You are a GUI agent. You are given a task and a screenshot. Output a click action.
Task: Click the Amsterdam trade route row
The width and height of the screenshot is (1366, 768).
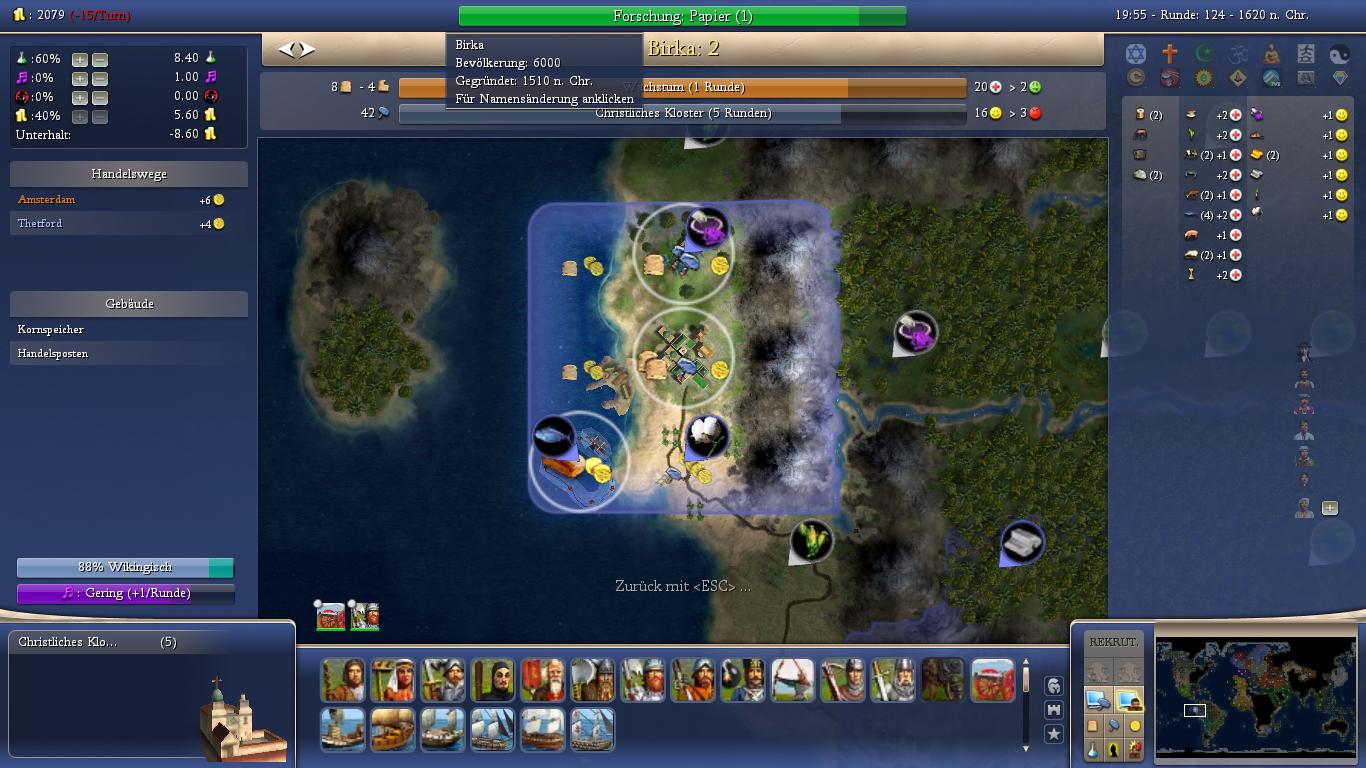(47, 199)
